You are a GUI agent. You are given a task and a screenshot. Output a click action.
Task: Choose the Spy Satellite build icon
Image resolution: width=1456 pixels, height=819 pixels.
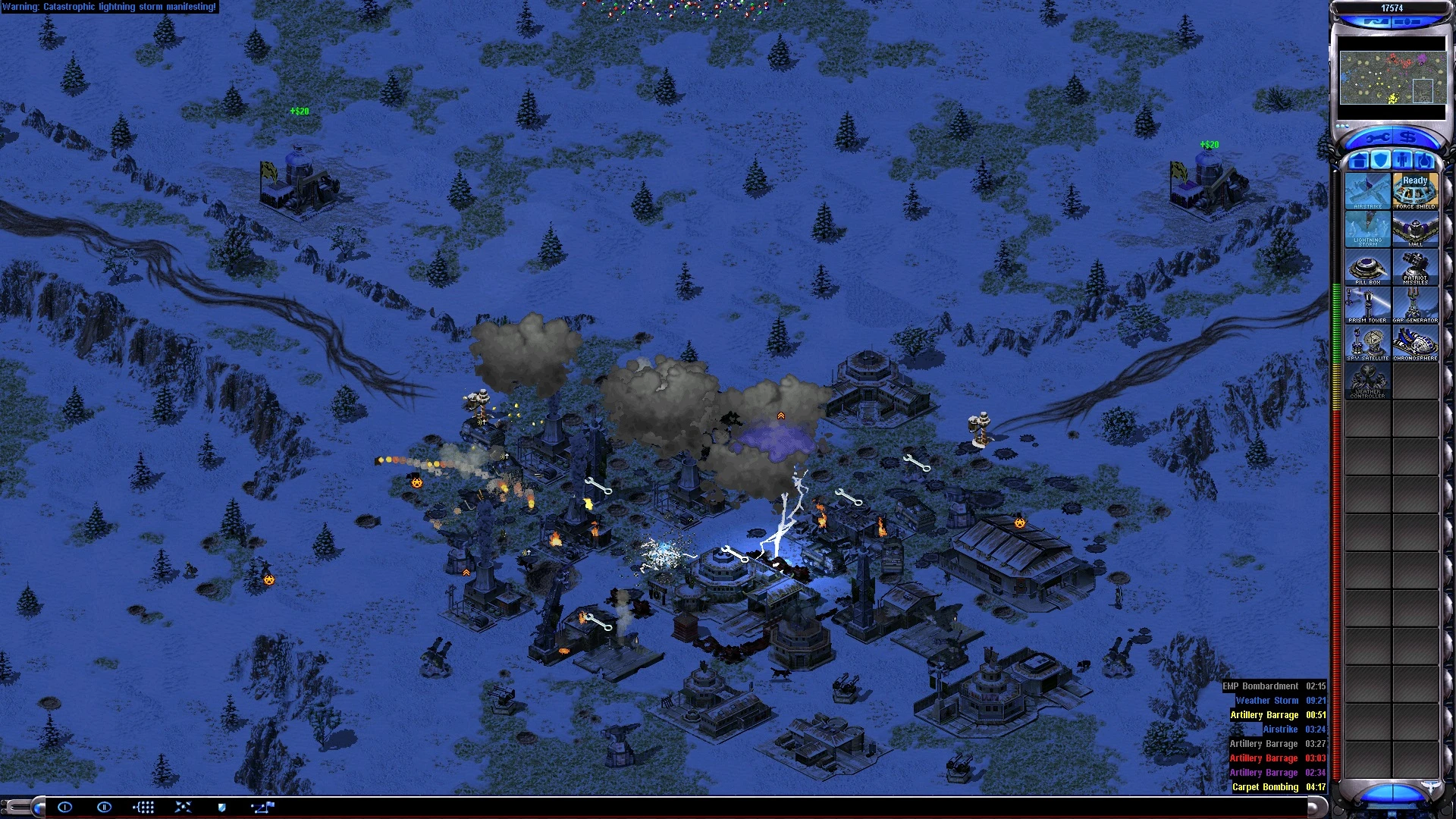pyautogui.click(x=1367, y=342)
